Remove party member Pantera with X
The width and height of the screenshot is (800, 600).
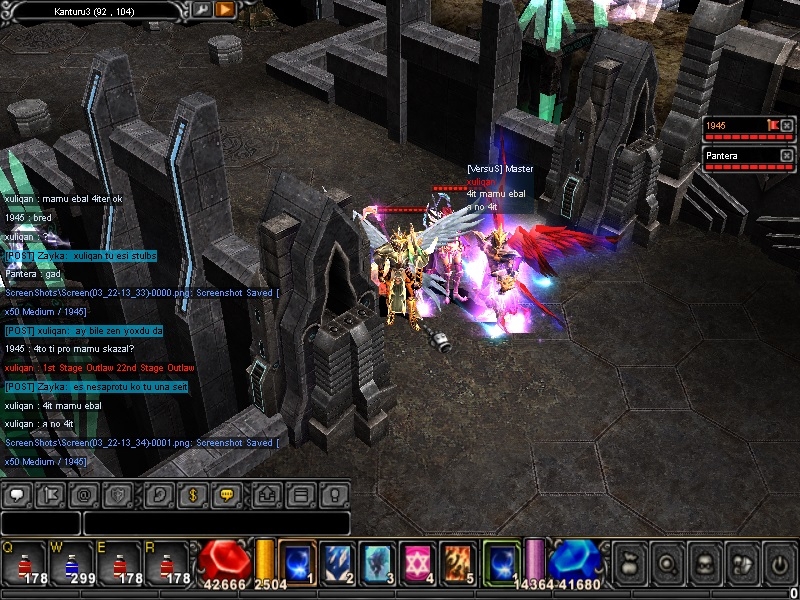tap(786, 155)
